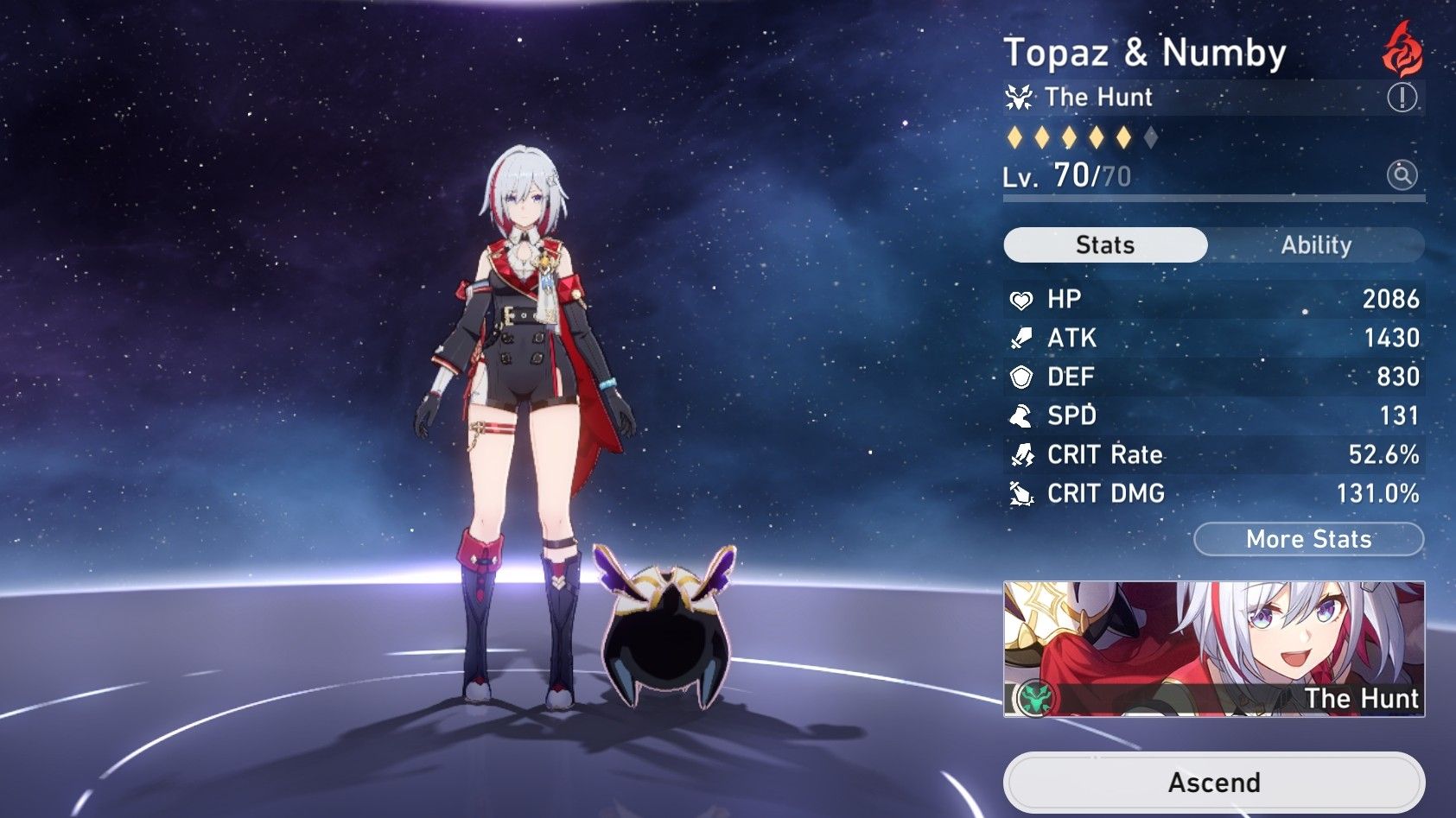1456x818 pixels.
Task: Select The Hunt path icon
Action: [x=1020, y=97]
